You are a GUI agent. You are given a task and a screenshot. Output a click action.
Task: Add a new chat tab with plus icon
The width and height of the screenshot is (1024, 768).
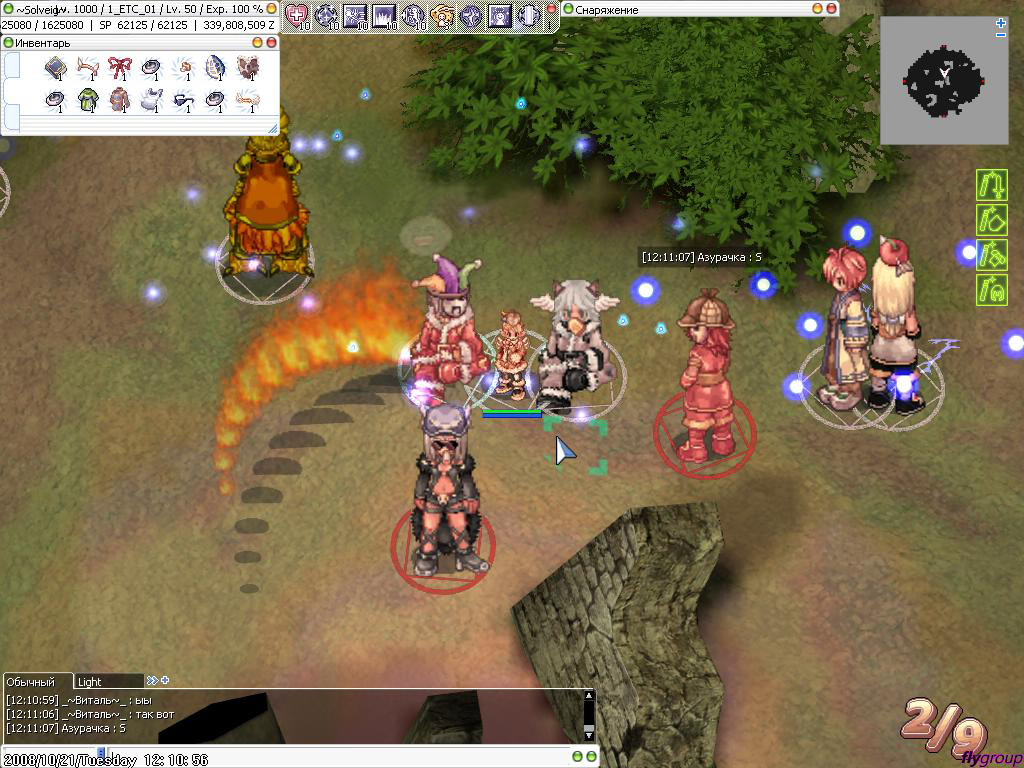pos(166,681)
